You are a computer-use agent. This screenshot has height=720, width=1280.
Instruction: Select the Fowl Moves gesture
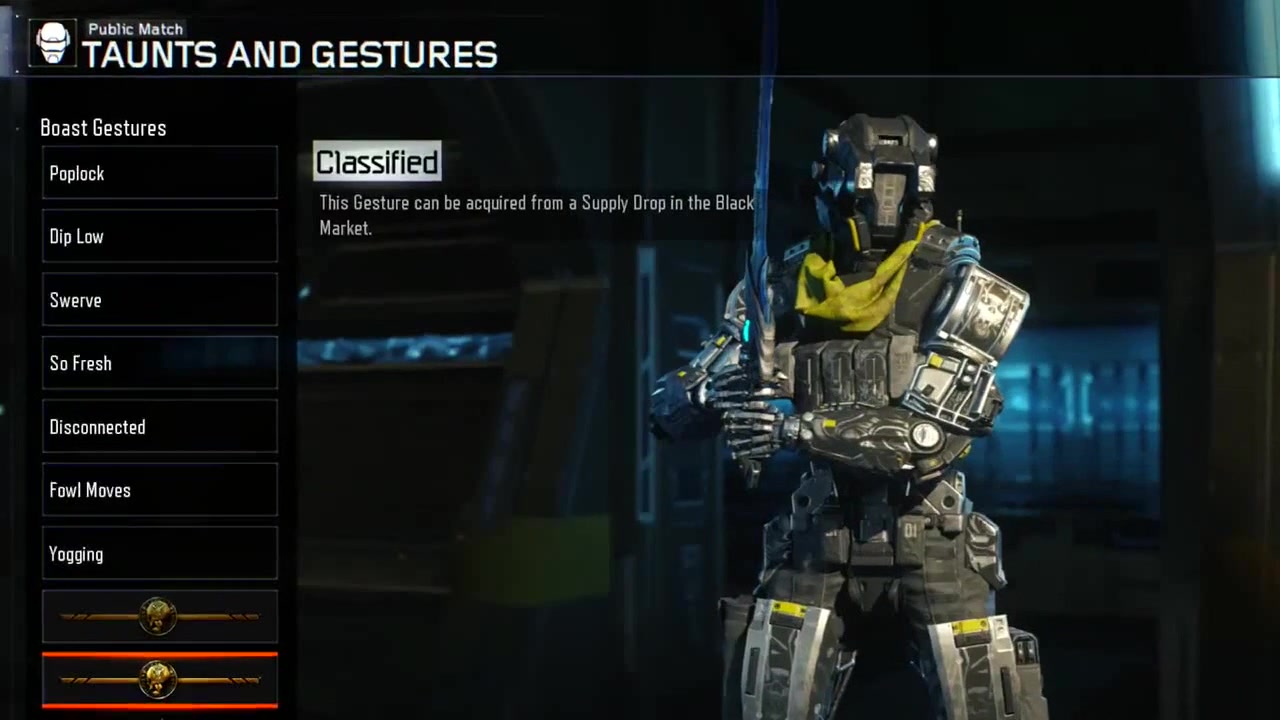point(160,490)
